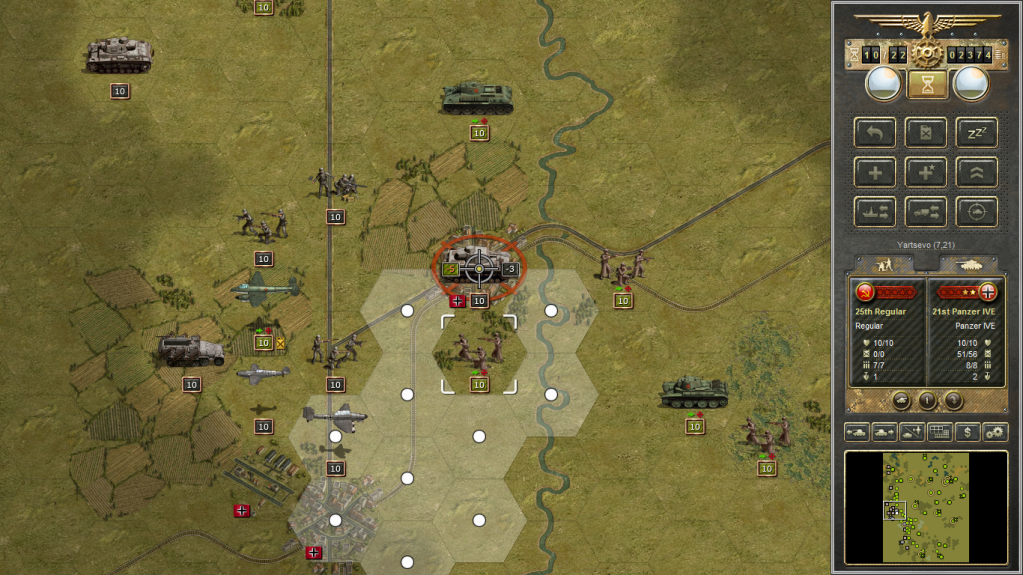Click the round info button under unit stats

click(927, 400)
